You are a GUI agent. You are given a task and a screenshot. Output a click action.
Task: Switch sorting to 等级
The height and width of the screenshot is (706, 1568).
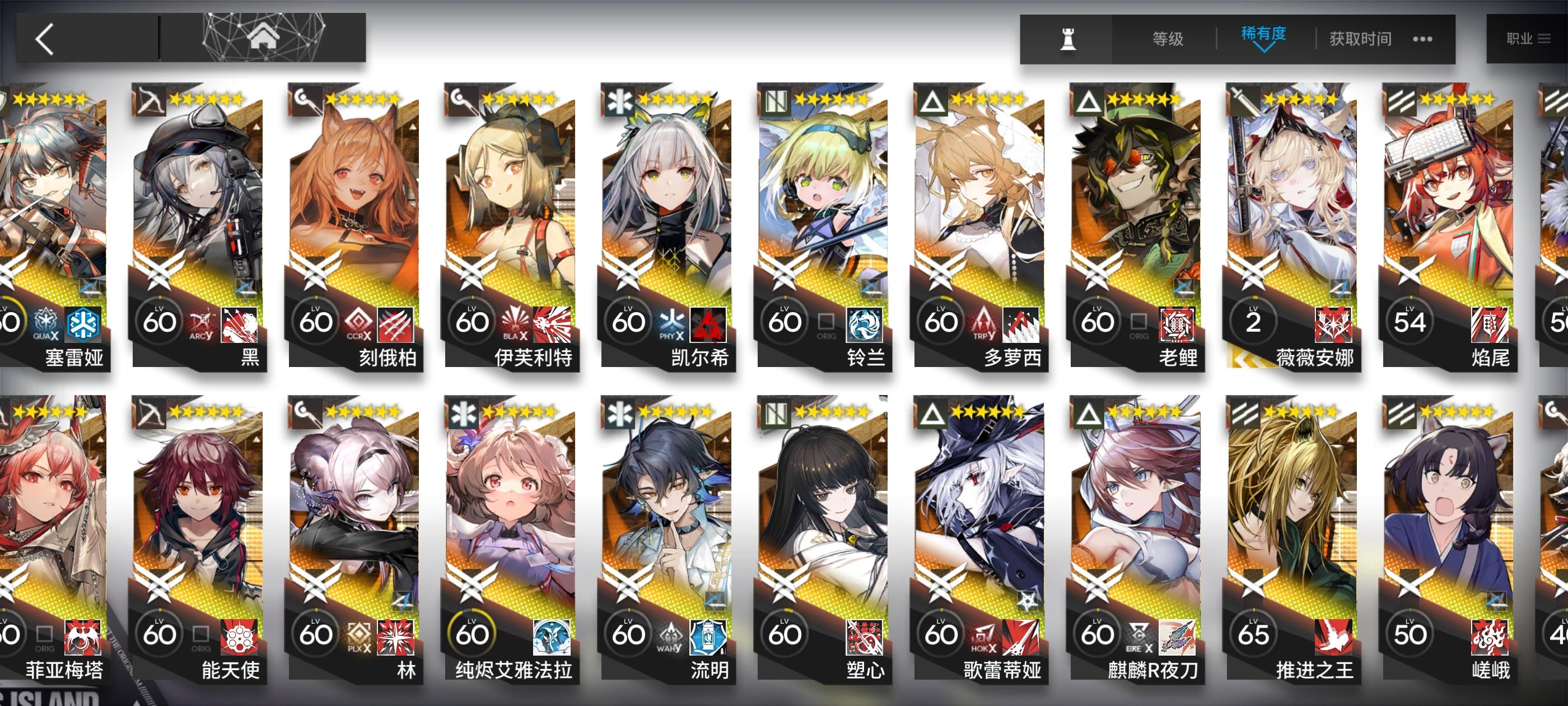click(x=1168, y=38)
